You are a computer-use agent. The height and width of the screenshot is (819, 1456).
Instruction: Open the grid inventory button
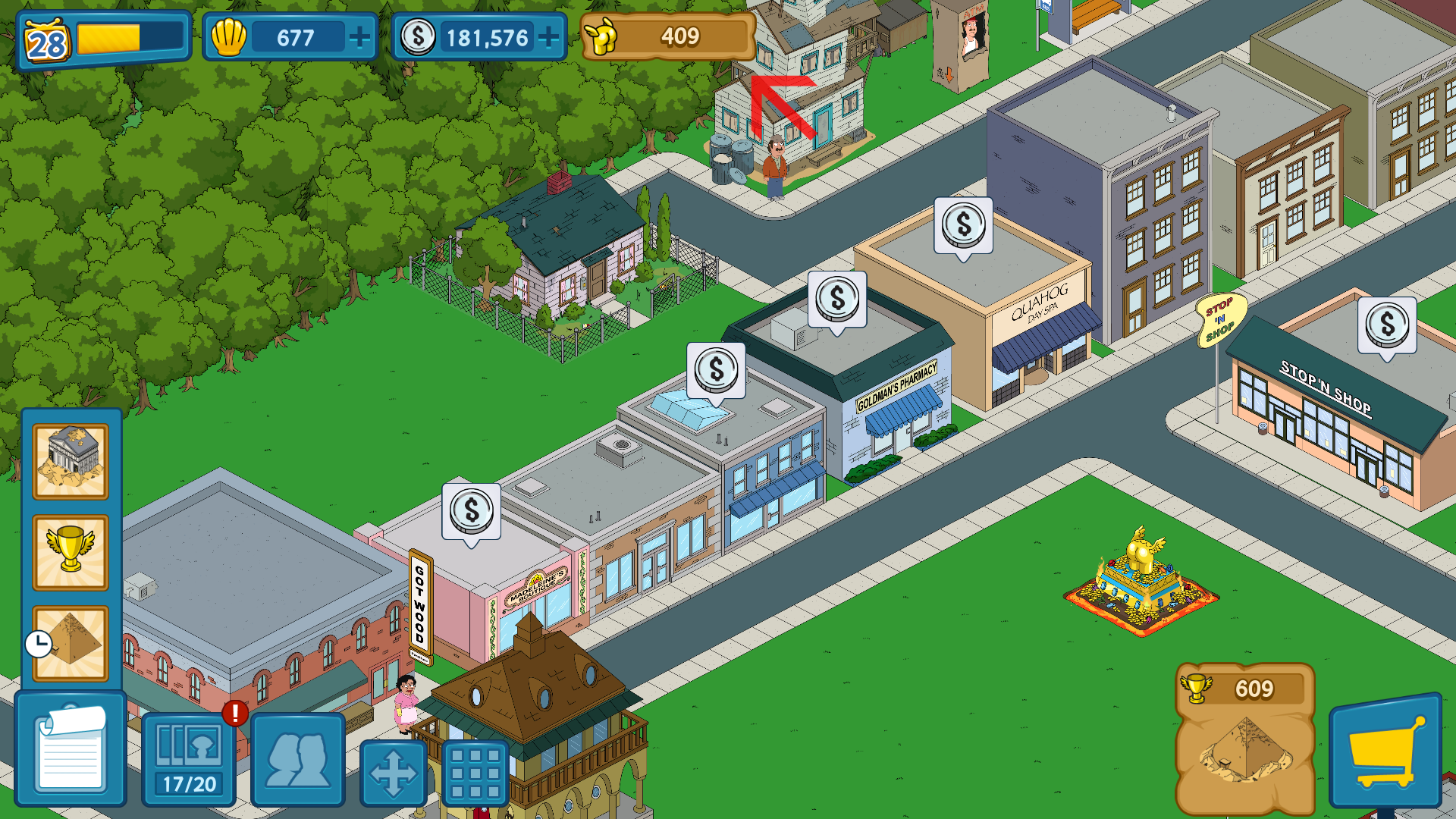475,773
